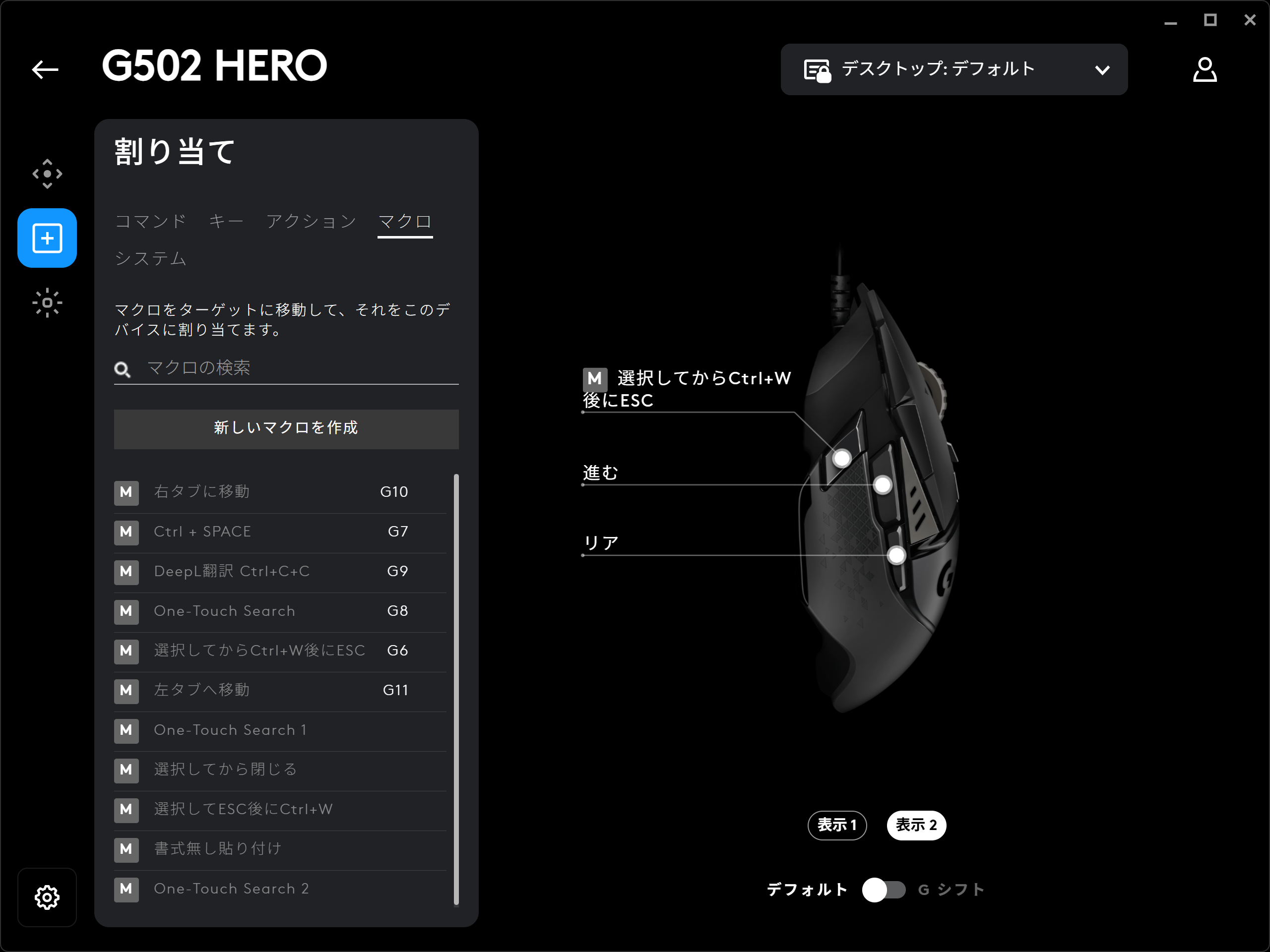Open the デスクトップ: デフォルト profile dropdown
1270x952 pixels.
tap(953, 69)
